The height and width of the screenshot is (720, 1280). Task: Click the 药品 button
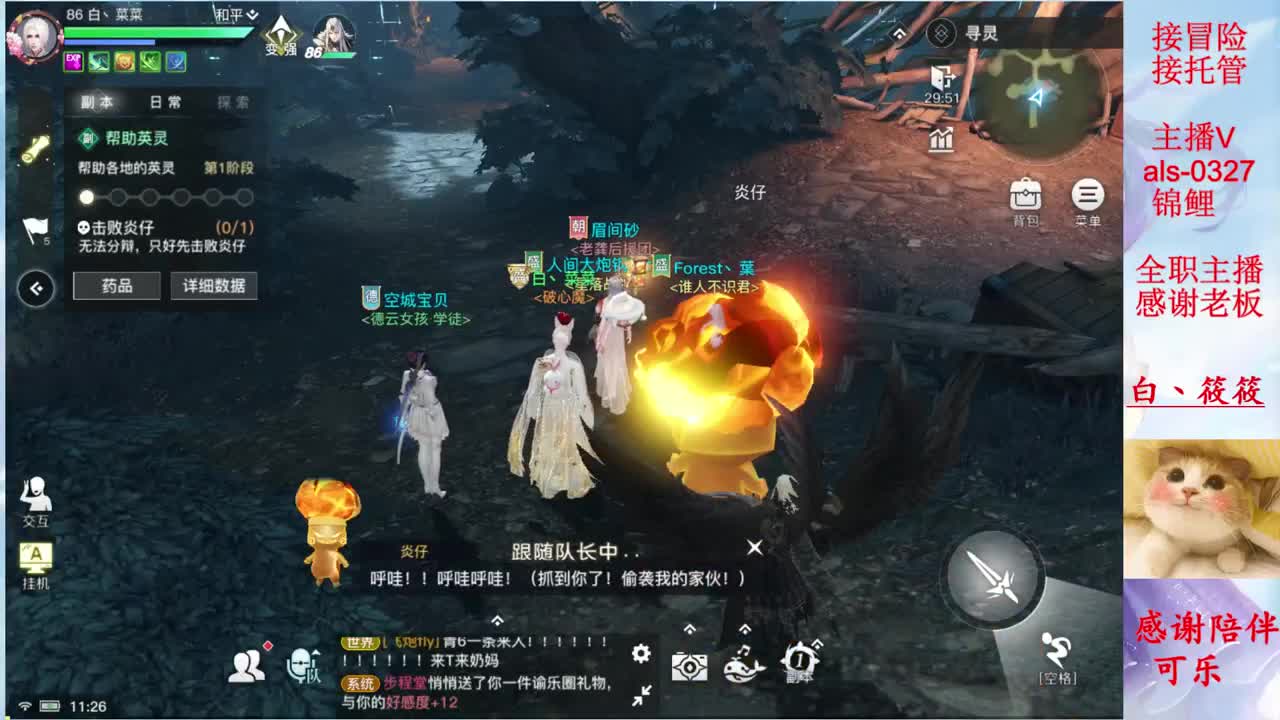click(x=116, y=286)
